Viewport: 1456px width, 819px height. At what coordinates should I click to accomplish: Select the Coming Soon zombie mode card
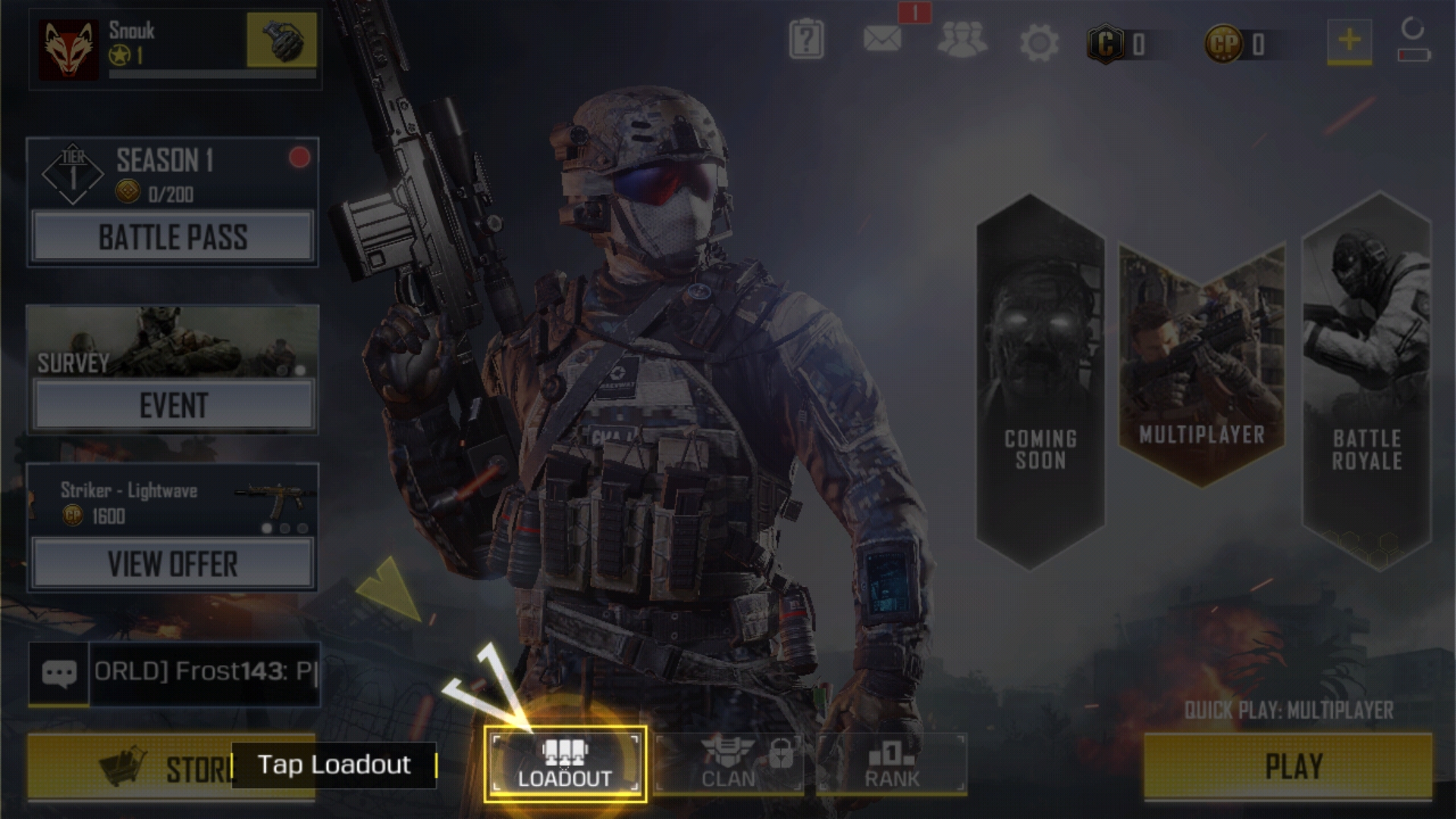(x=1040, y=379)
